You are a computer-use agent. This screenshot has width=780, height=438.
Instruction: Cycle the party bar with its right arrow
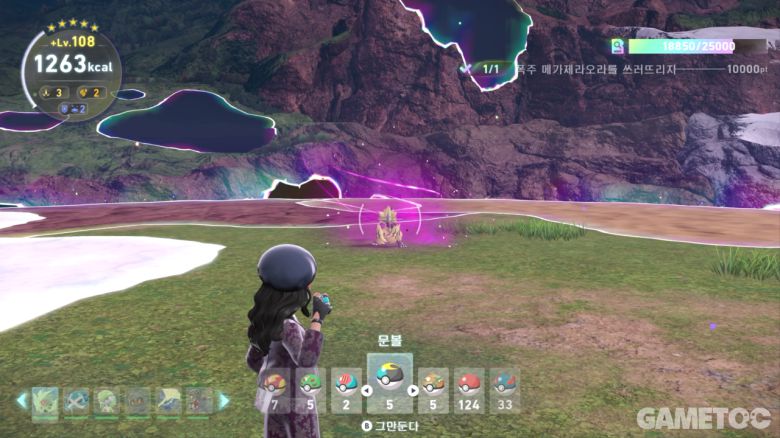[224, 401]
